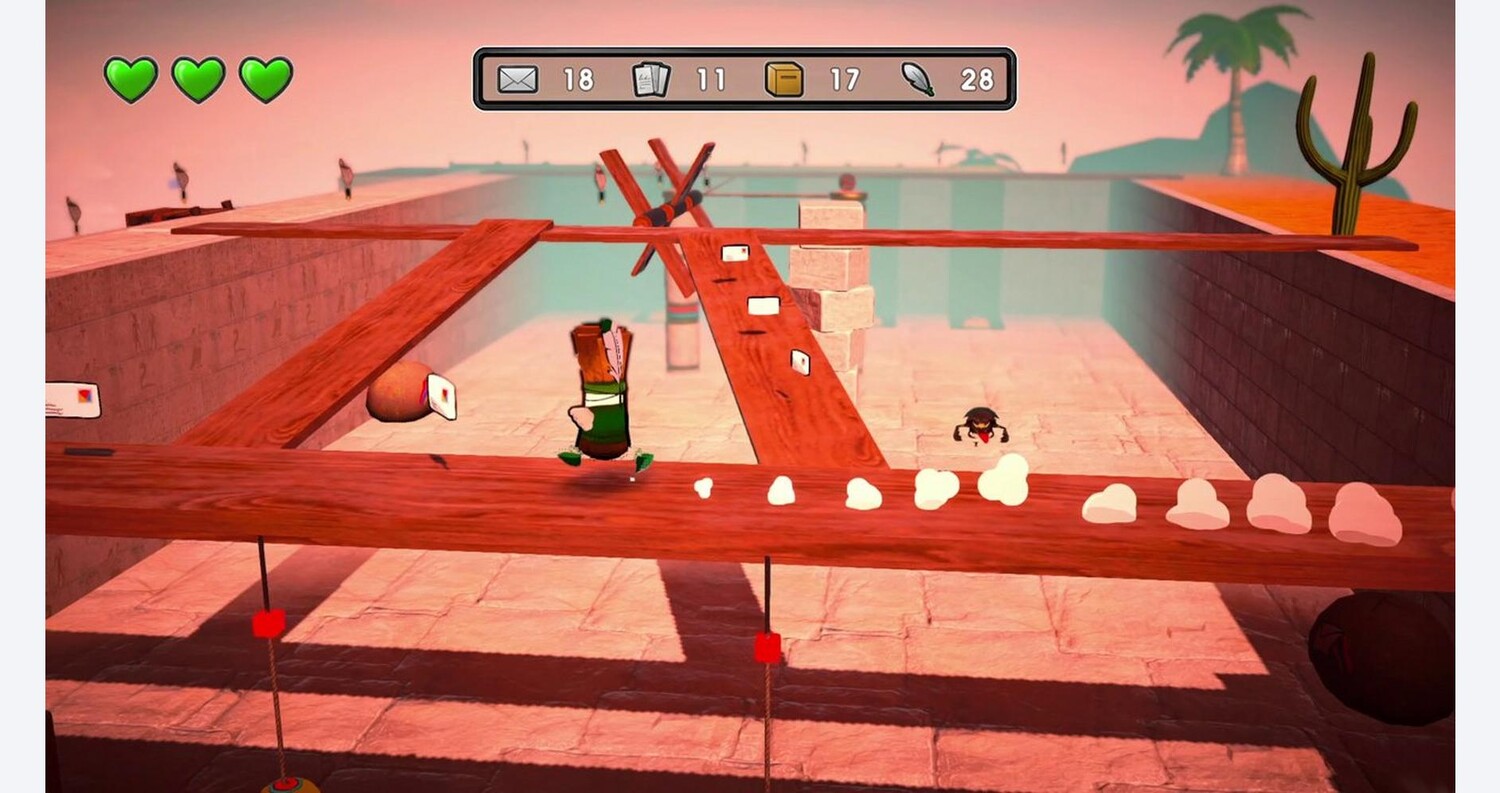Viewport: 1500px width, 793px height.
Task: Click the envelope letter icon
Action: (517, 79)
